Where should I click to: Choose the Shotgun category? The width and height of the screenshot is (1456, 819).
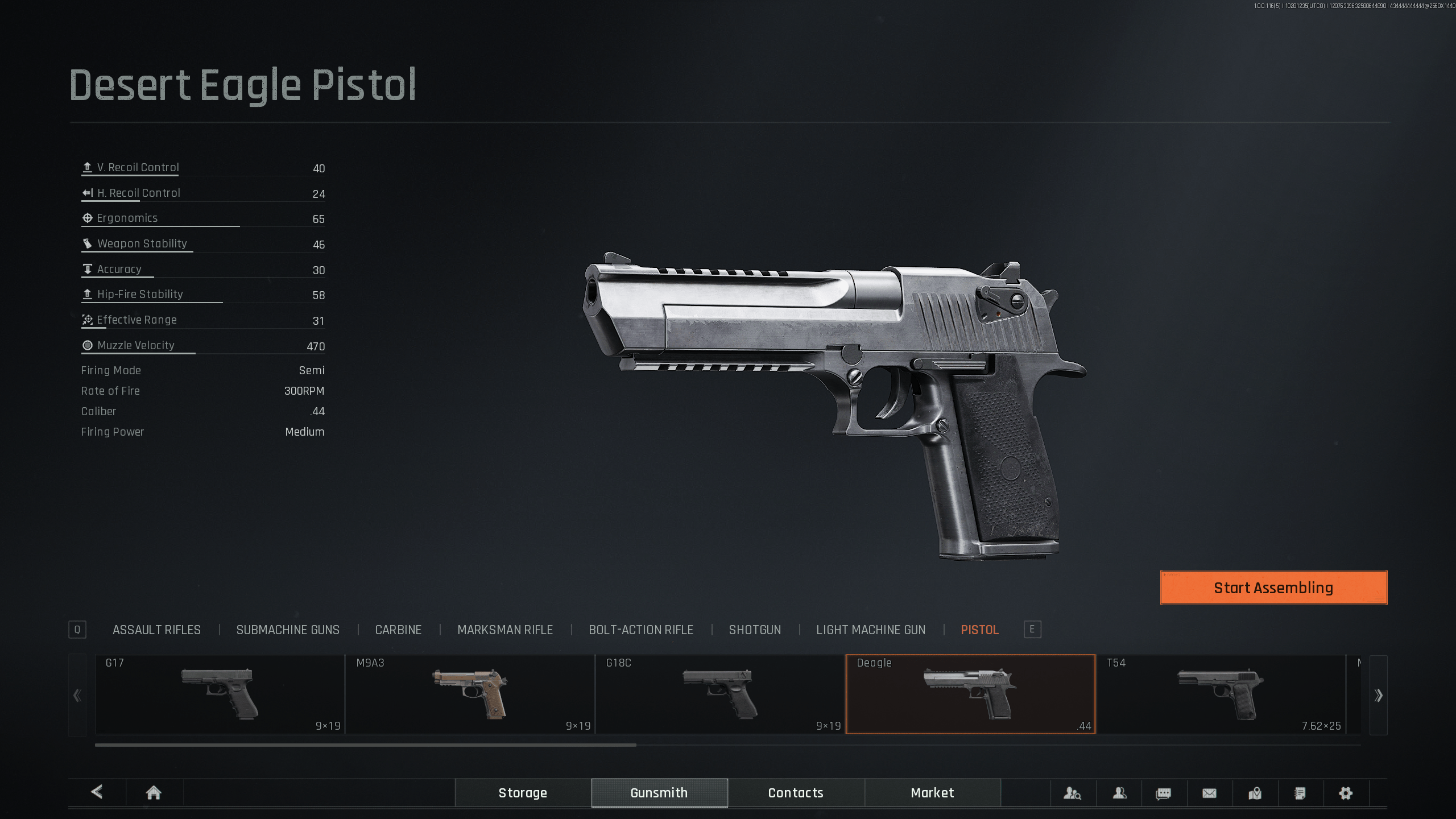[x=755, y=630]
